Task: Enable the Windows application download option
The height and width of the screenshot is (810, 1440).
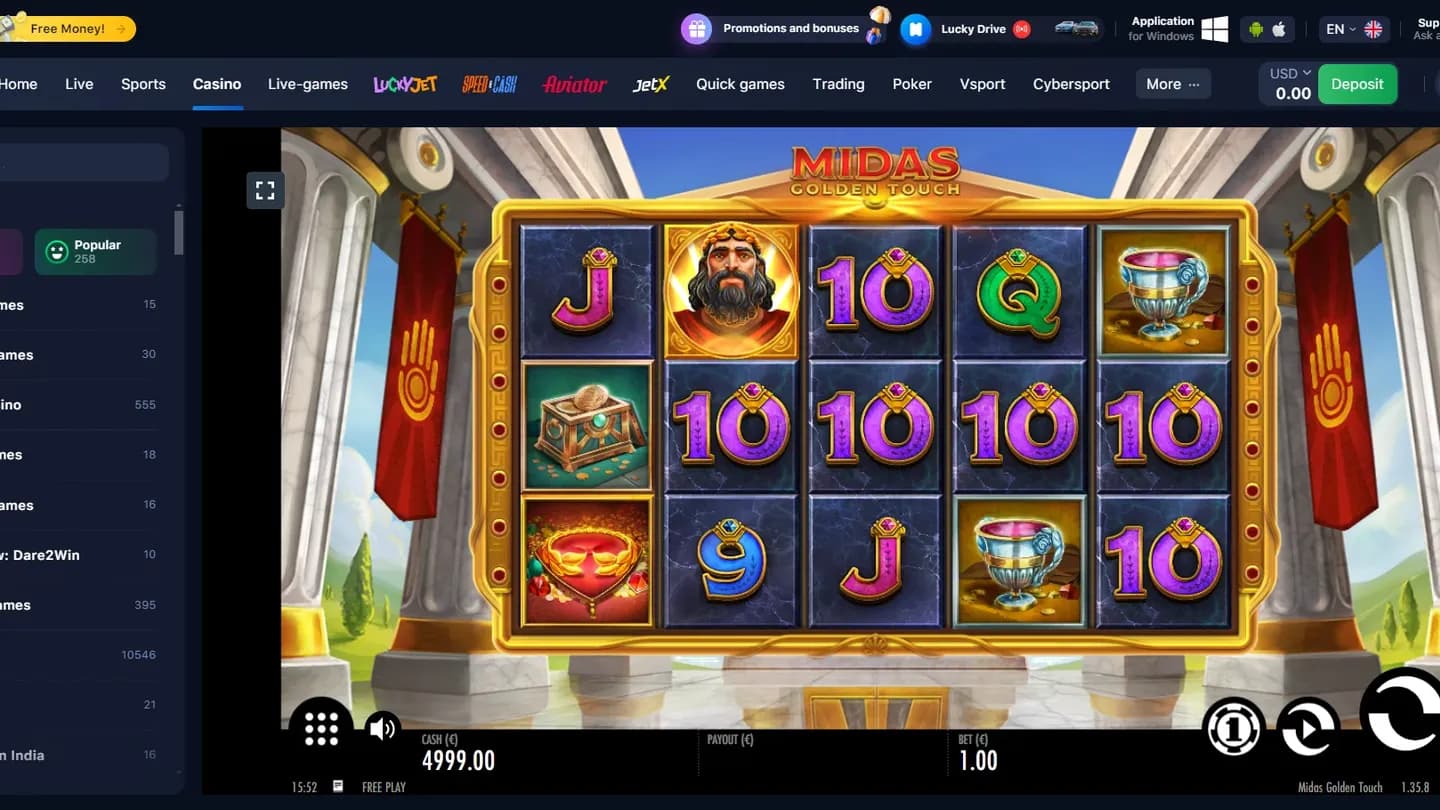Action: [1213, 29]
